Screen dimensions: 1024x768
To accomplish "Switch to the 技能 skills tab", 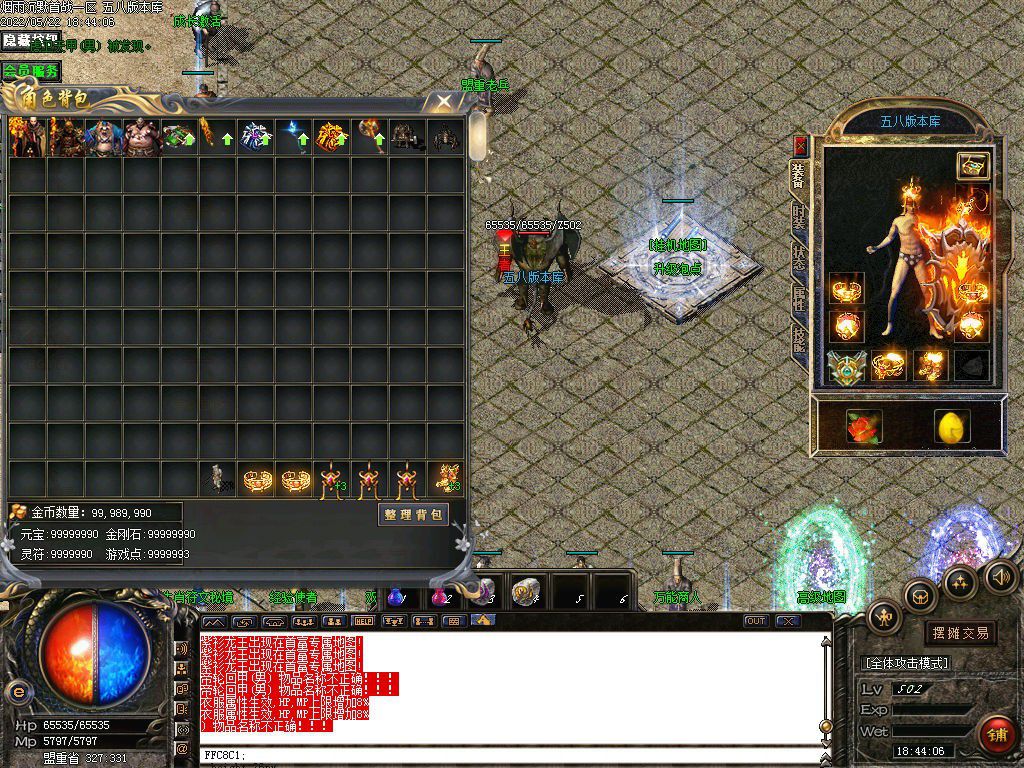I will tap(799, 339).
